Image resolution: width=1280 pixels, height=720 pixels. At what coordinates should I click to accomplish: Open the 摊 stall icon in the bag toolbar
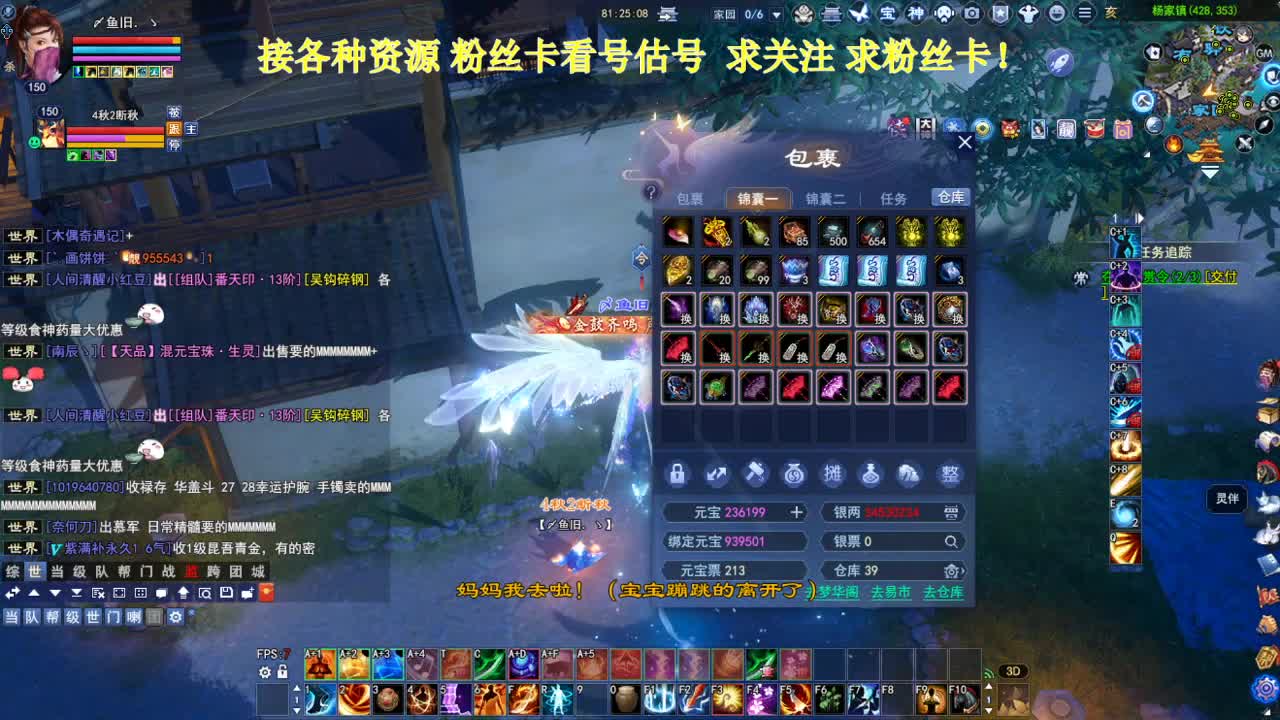(834, 473)
